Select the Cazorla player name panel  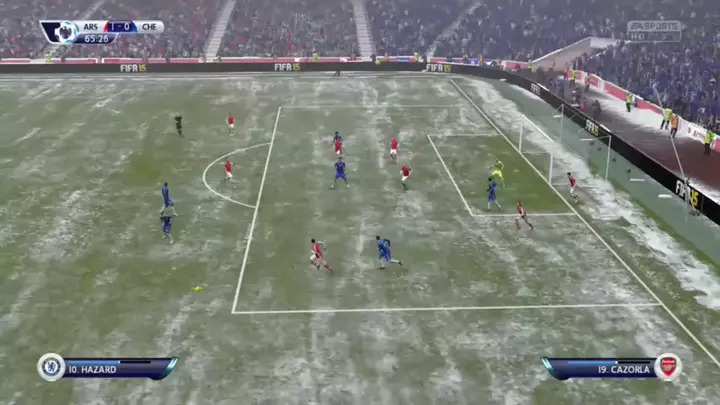click(x=600, y=369)
